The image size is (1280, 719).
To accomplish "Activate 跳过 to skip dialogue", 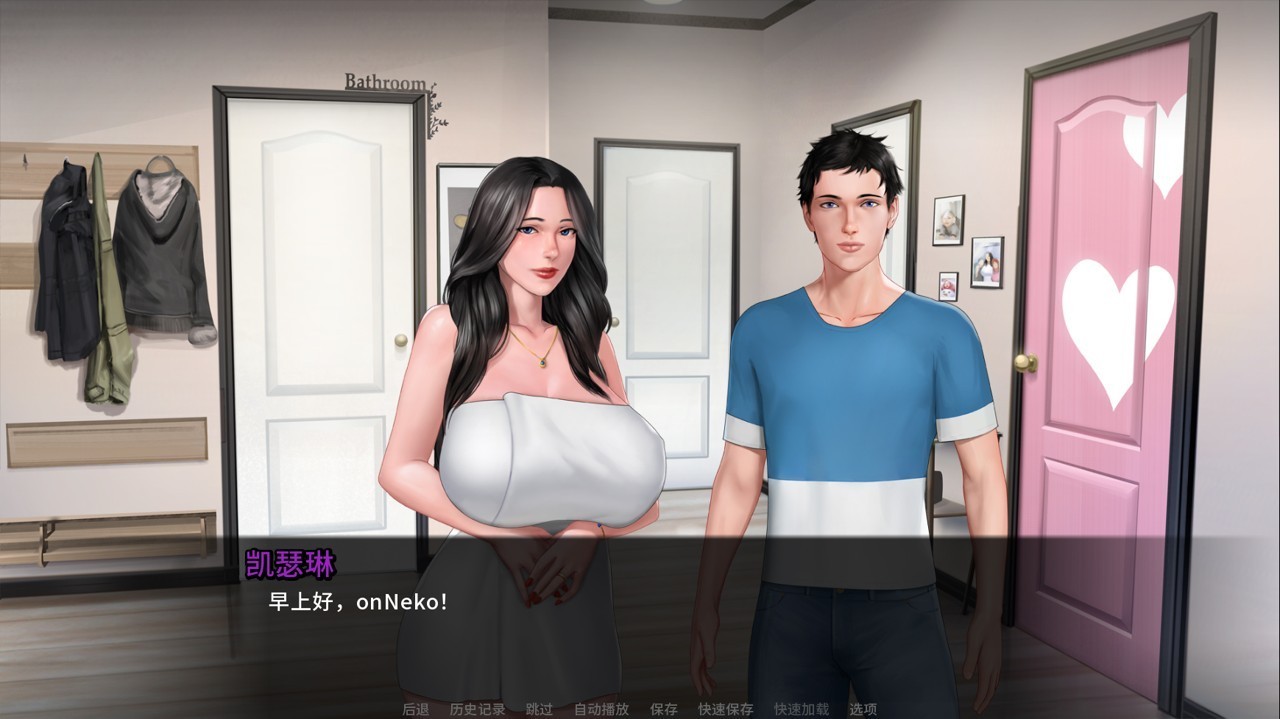I will coord(539,709).
